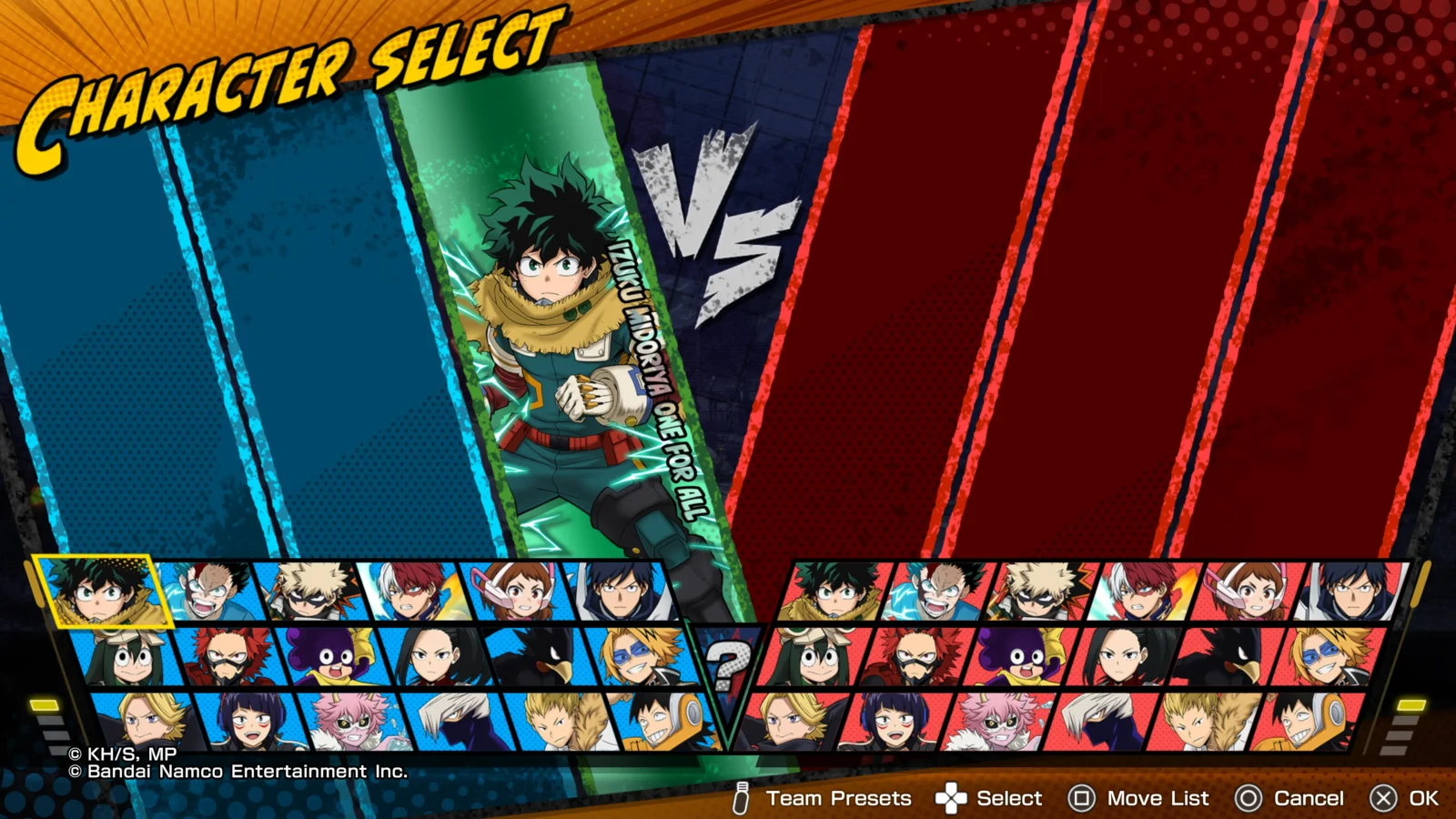The height and width of the screenshot is (819, 1456).
Task: Choose Todoroki from the blue side grid
Action: point(412,592)
